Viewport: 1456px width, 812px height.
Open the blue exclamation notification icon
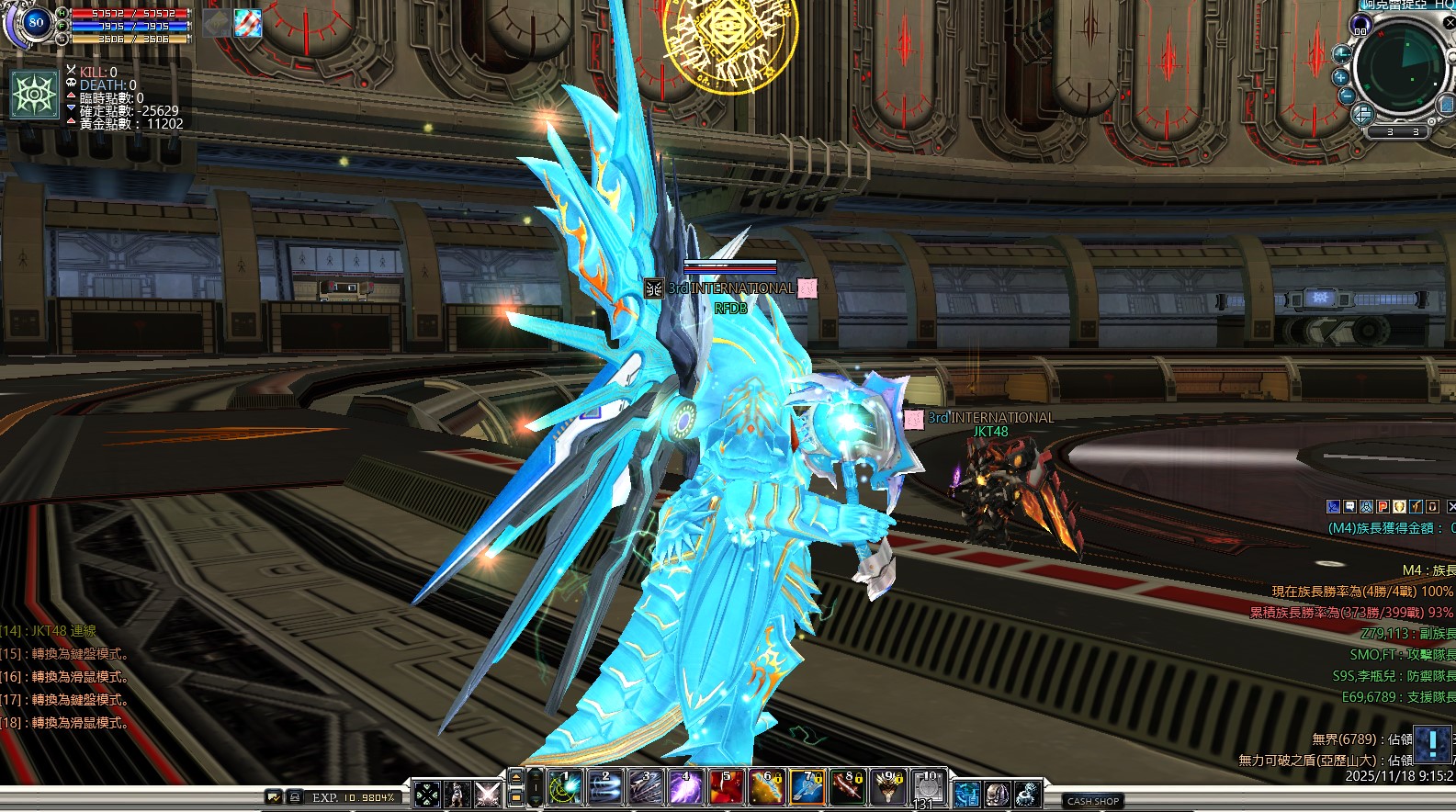coord(1431,743)
